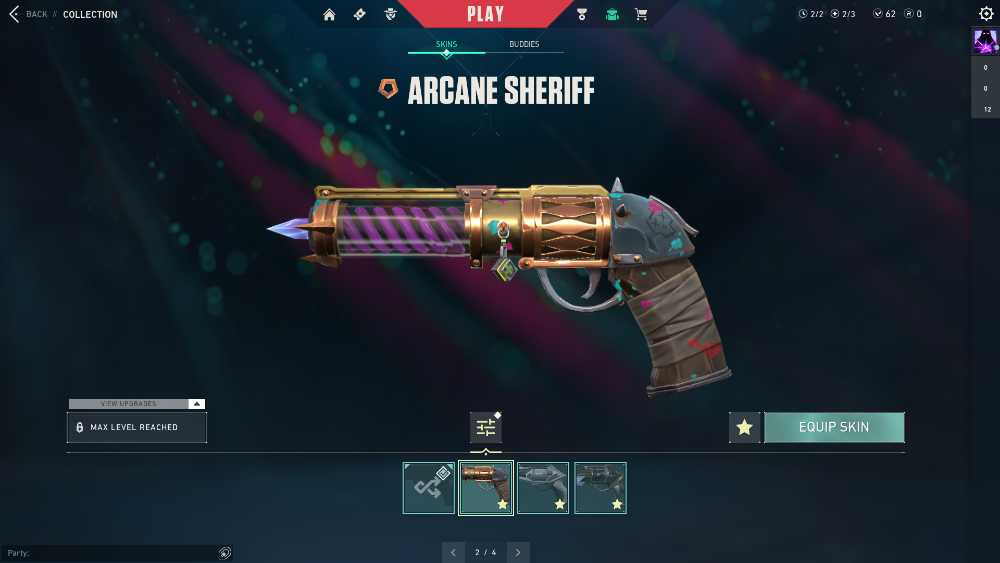The width and height of the screenshot is (1000, 563).
Task: Select the Skins tab
Action: click(446, 45)
